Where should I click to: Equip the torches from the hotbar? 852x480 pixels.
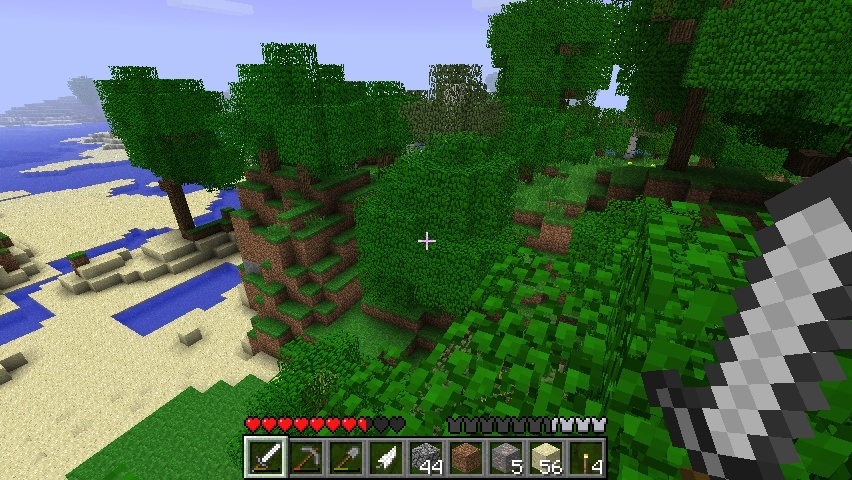pyautogui.click(x=585, y=458)
